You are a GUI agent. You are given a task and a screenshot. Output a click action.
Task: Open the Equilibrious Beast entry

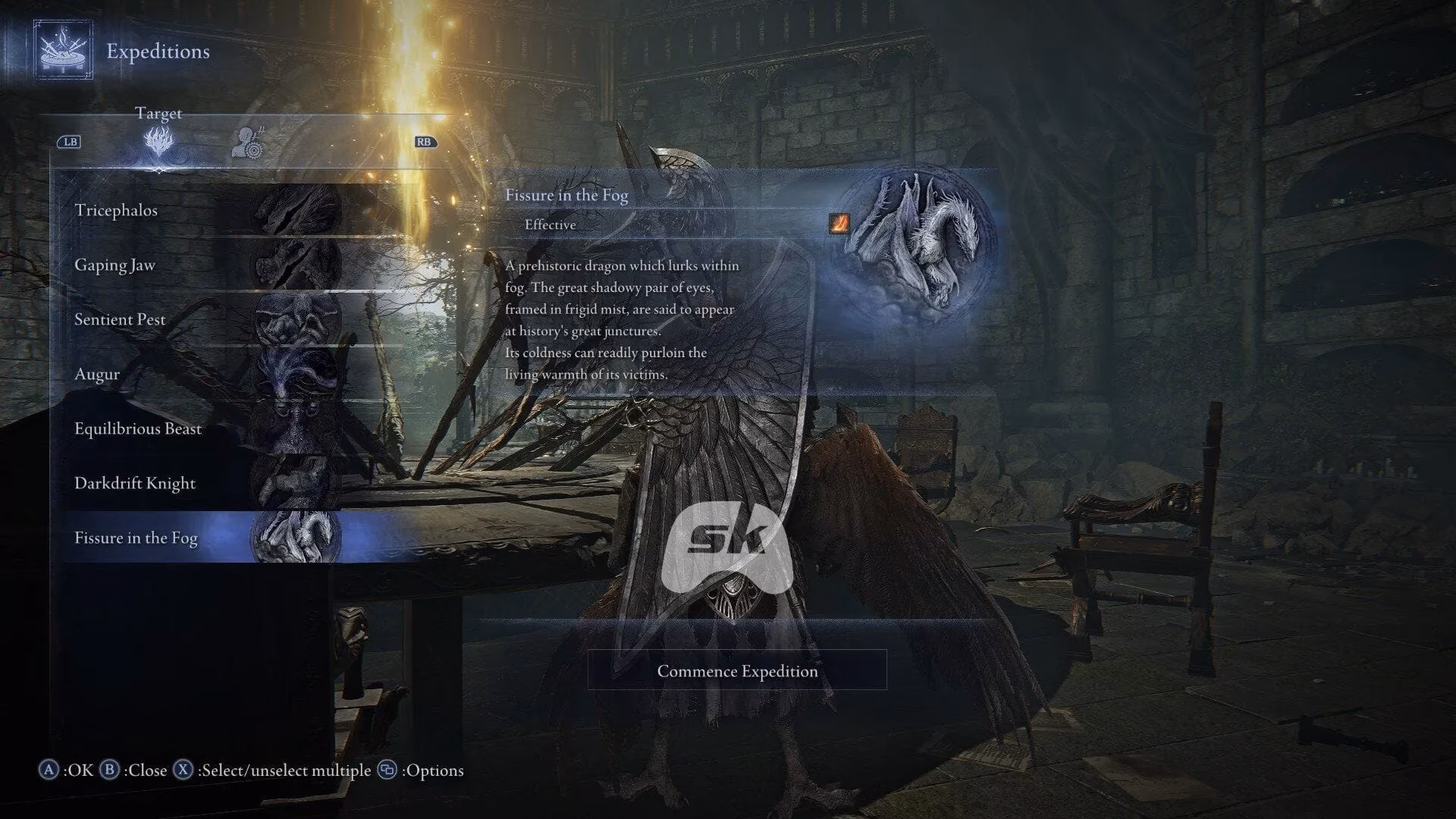[x=137, y=428]
